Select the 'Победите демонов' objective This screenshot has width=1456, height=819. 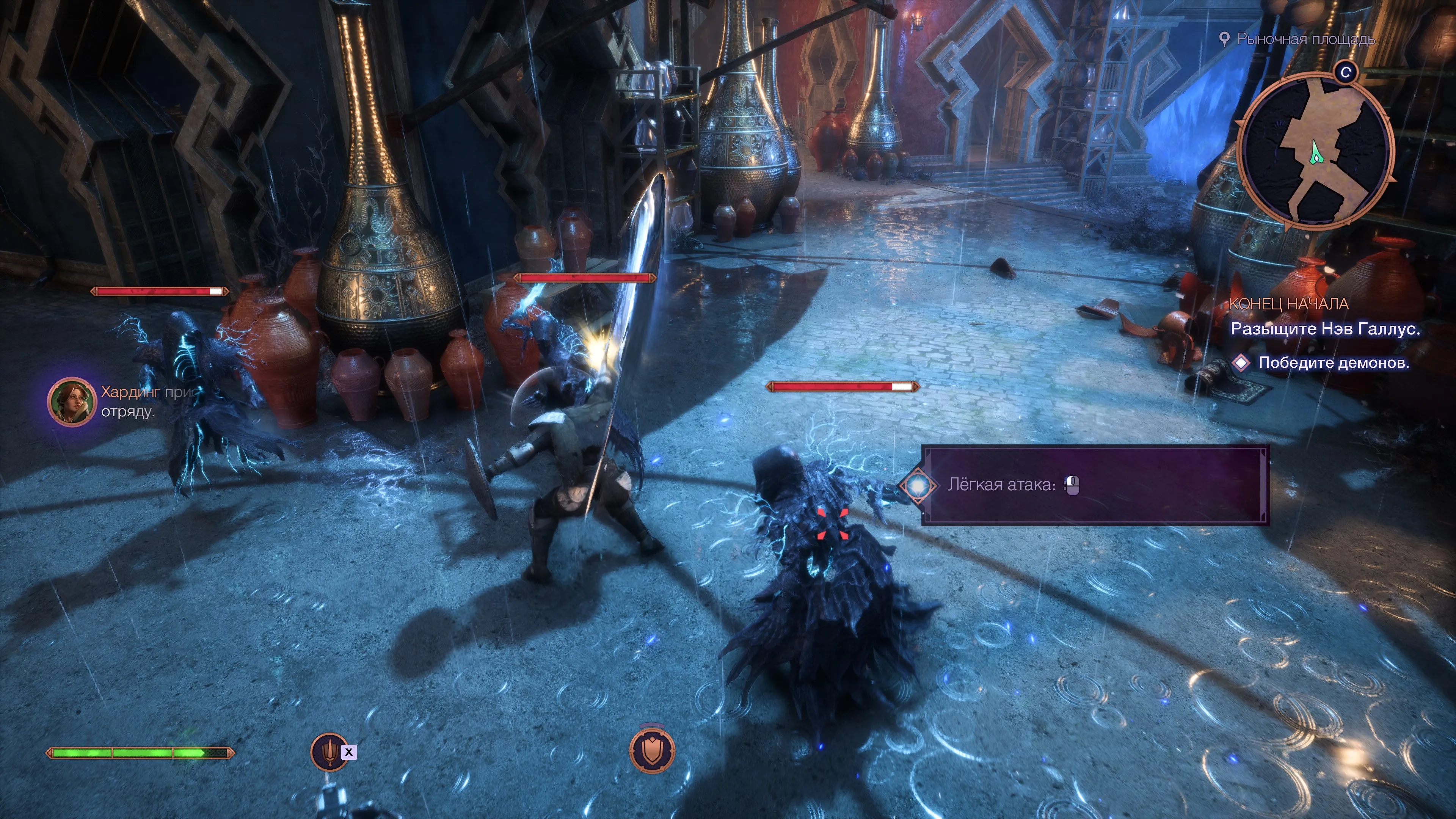pos(1333,363)
